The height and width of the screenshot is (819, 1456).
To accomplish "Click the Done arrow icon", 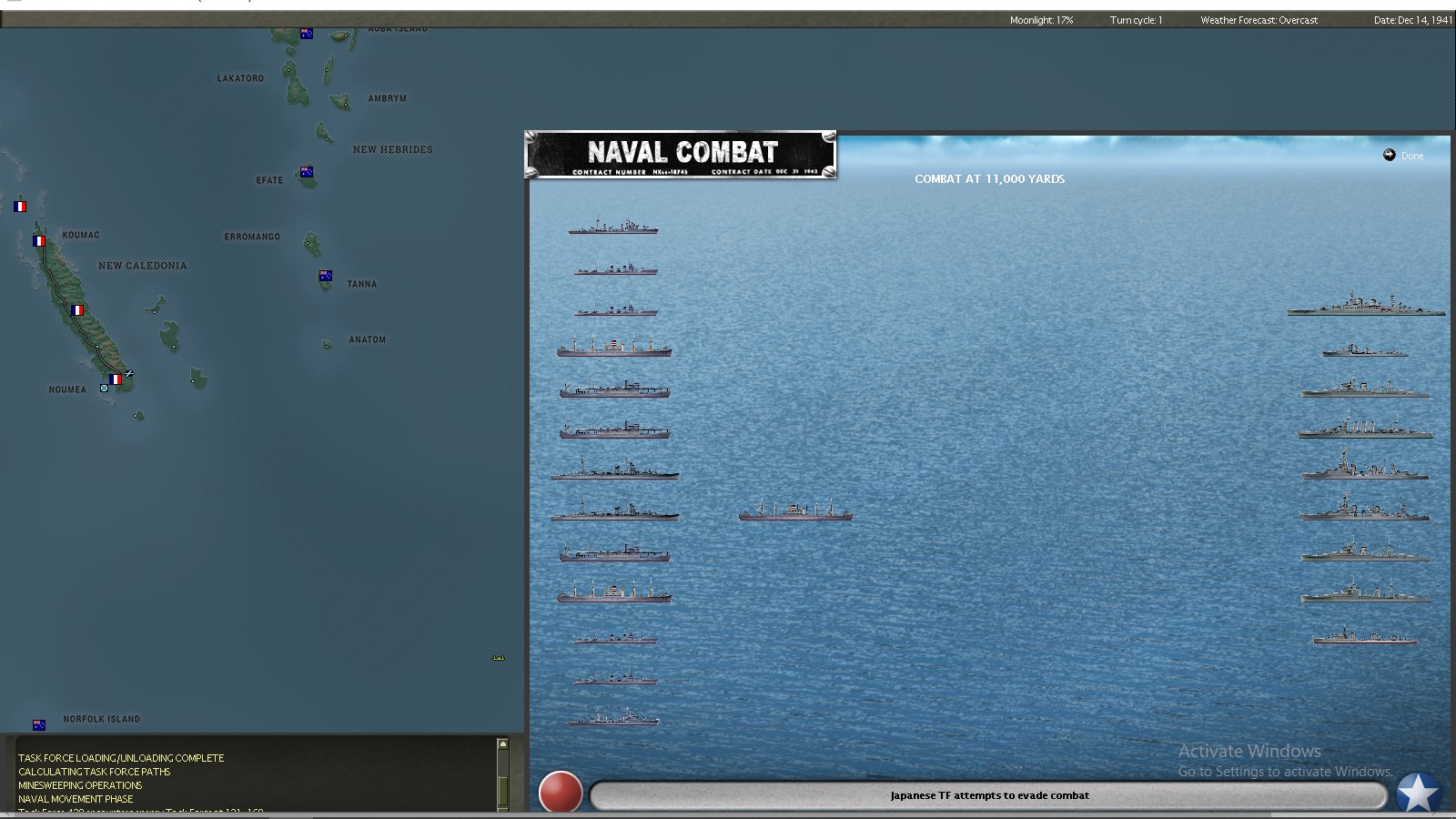I will 1388,156.
